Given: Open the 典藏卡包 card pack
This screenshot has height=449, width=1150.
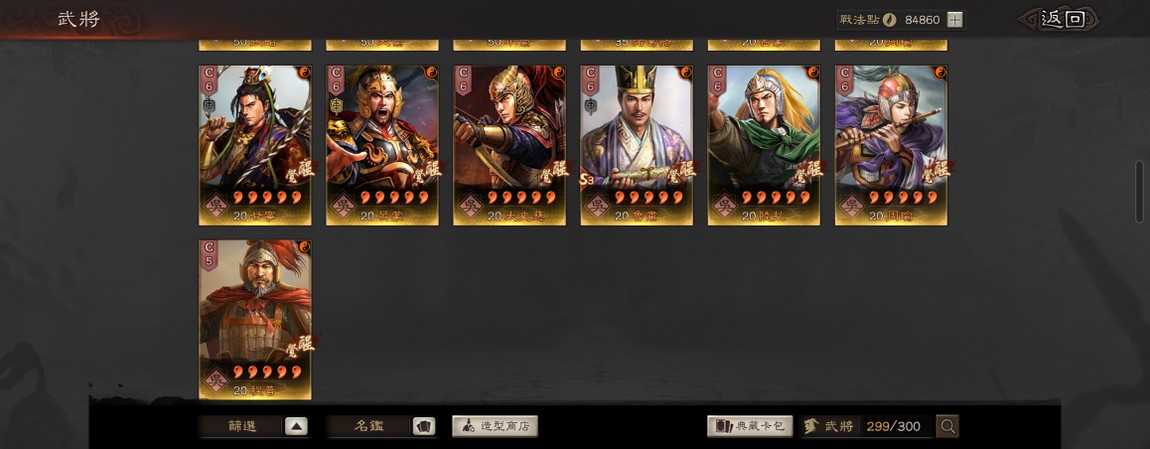Looking at the screenshot, I should (x=750, y=426).
